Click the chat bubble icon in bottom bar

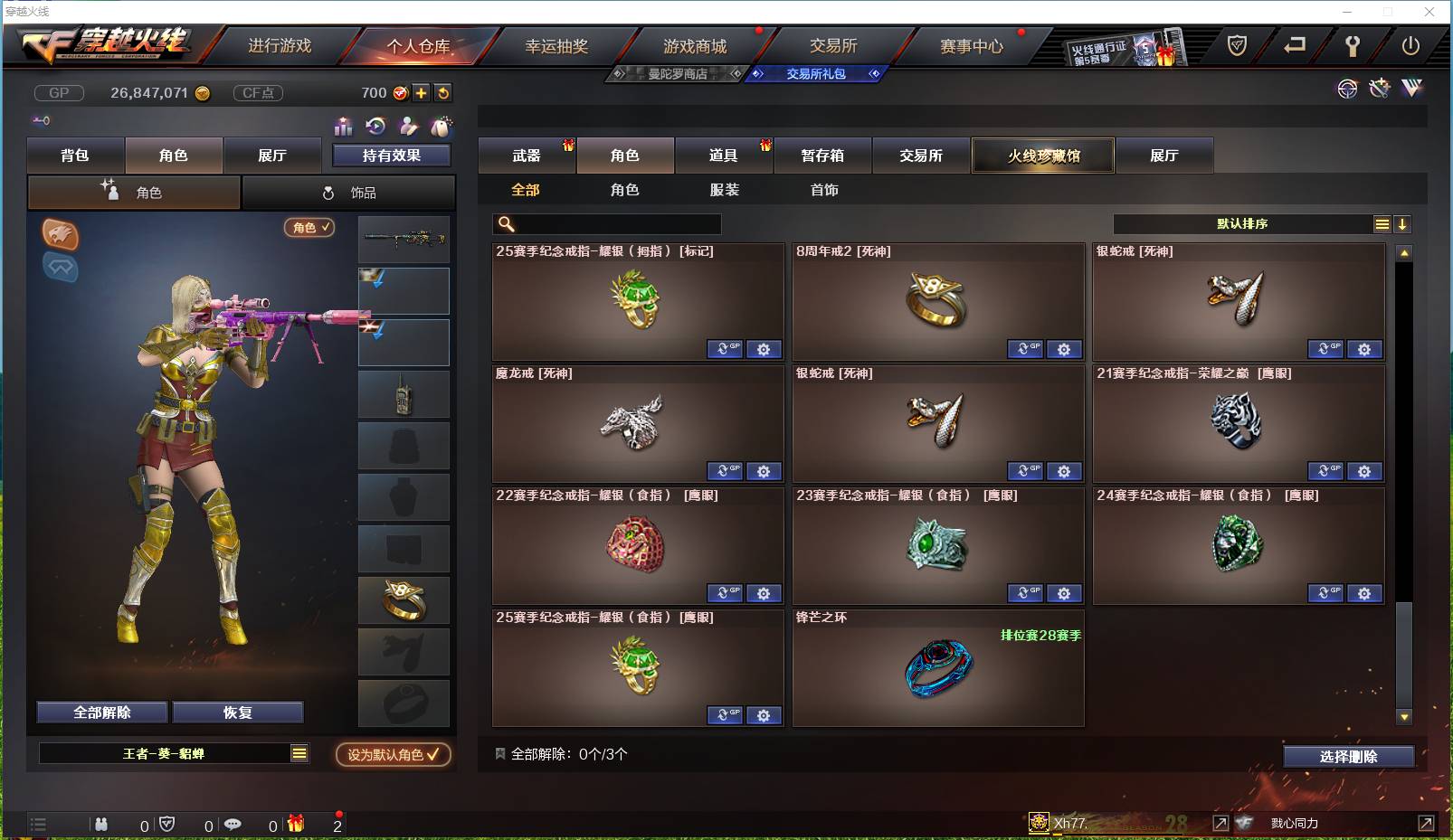tap(233, 824)
